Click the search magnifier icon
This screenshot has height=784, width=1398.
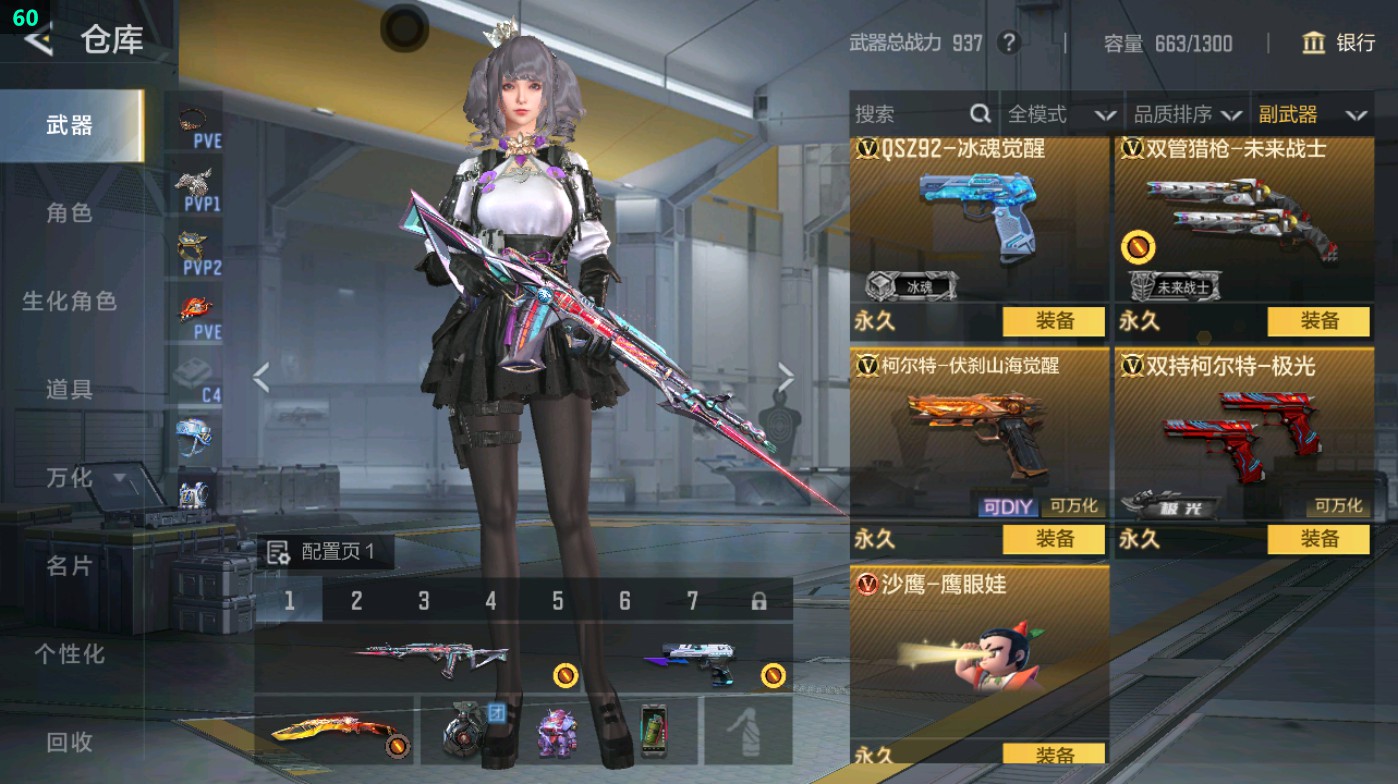click(979, 114)
